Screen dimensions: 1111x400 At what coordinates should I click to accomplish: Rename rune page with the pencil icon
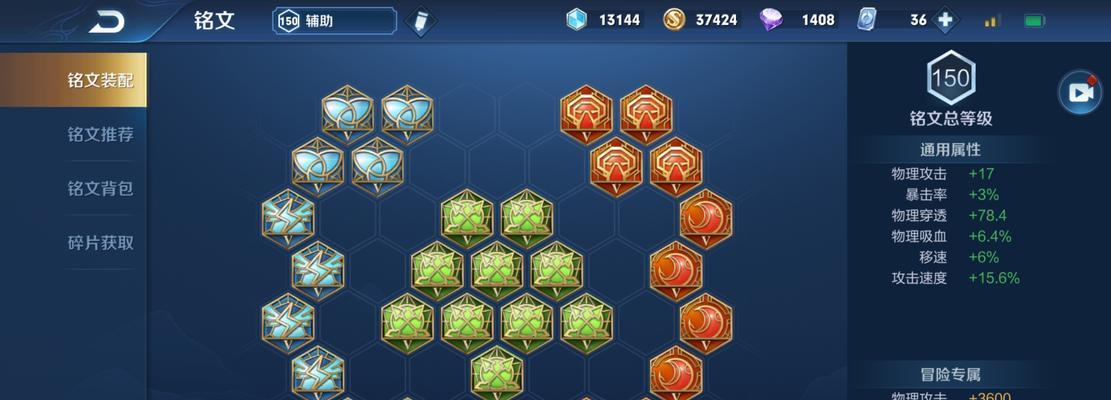422,21
